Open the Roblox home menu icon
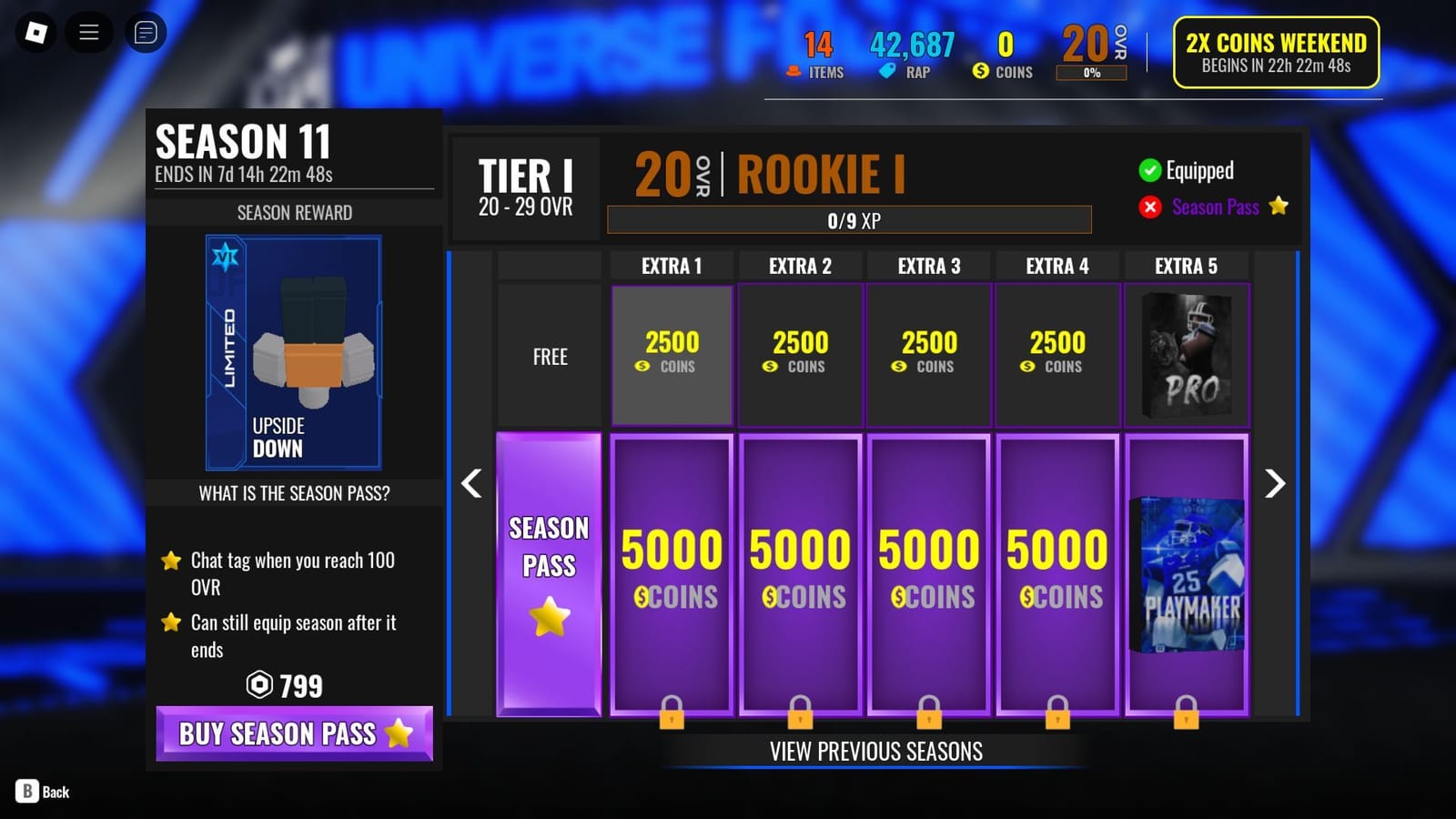Viewport: 1456px width, 819px height. [36, 32]
